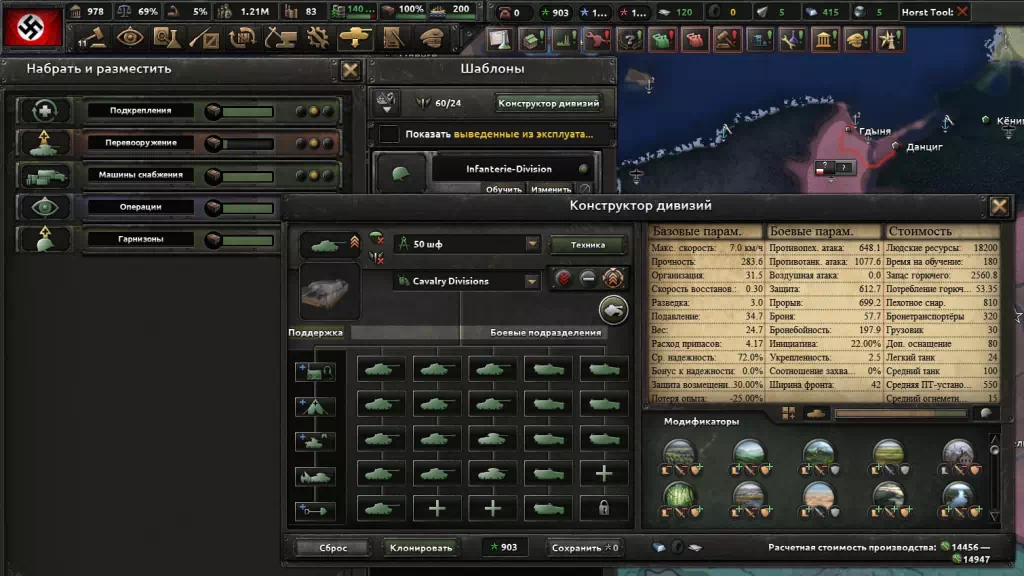Open the gear-shaped production menu in the top bar
This screenshot has height=576, width=1024.
(318, 39)
